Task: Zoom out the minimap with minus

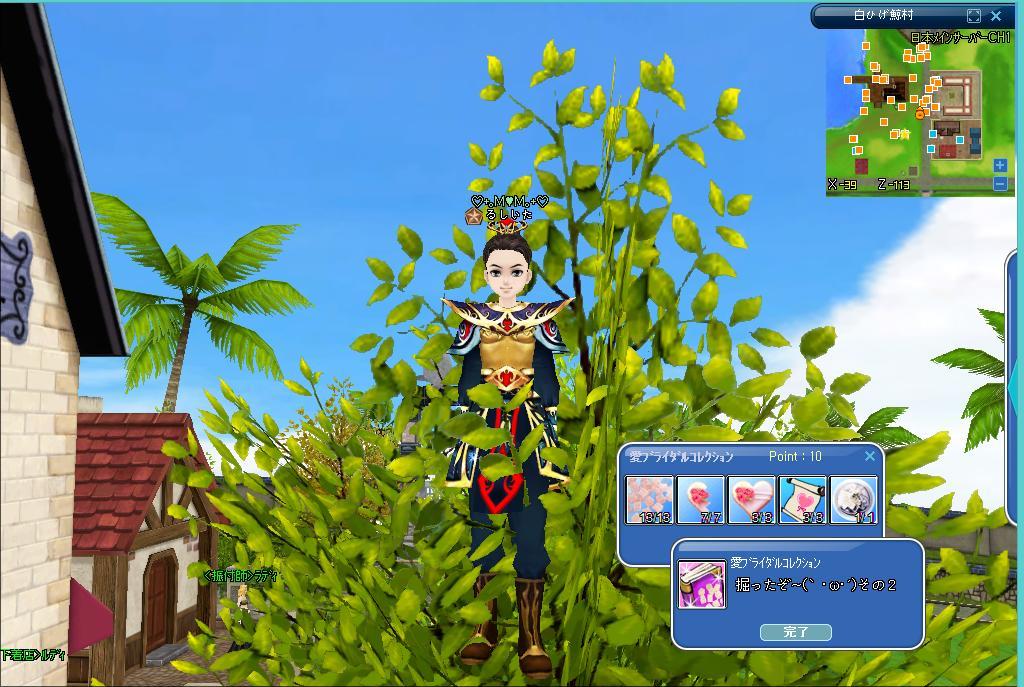Action: tap(1000, 184)
